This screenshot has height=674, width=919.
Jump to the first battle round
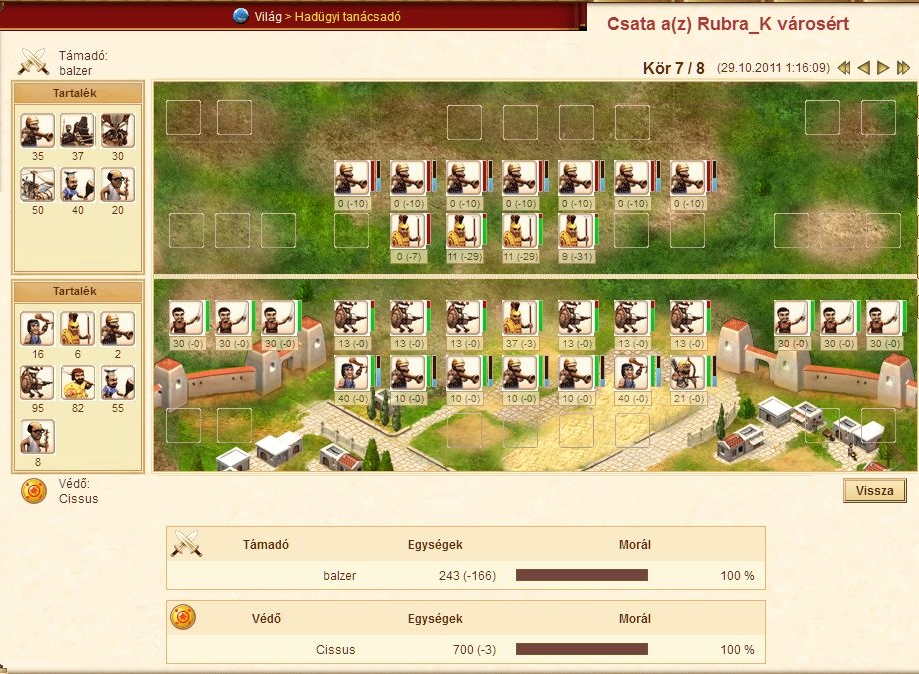click(x=844, y=68)
